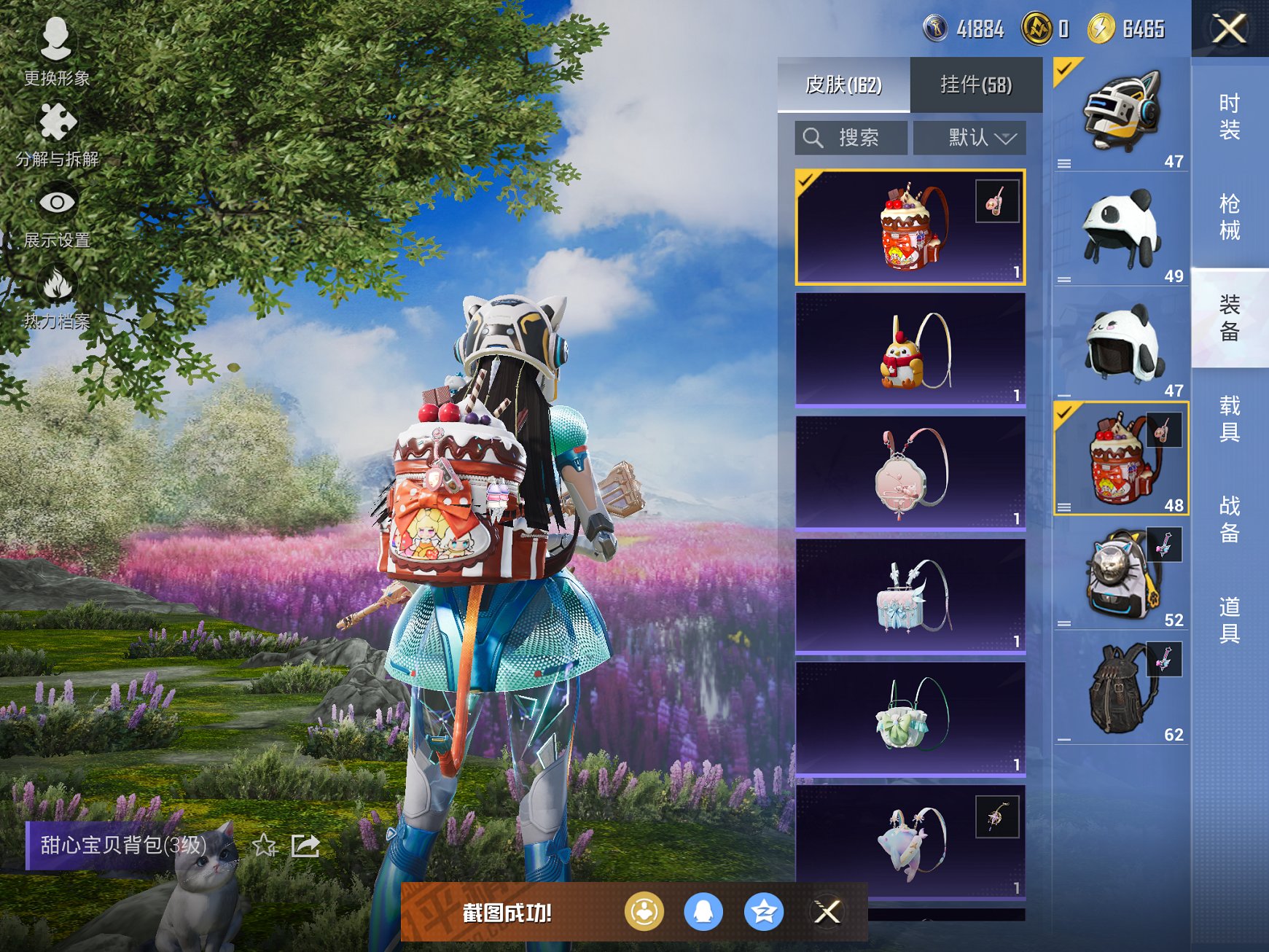This screenshot has width=1269, height=952.
Task: Open 更换形象 change appearance
Action: (x=56, y=51)
